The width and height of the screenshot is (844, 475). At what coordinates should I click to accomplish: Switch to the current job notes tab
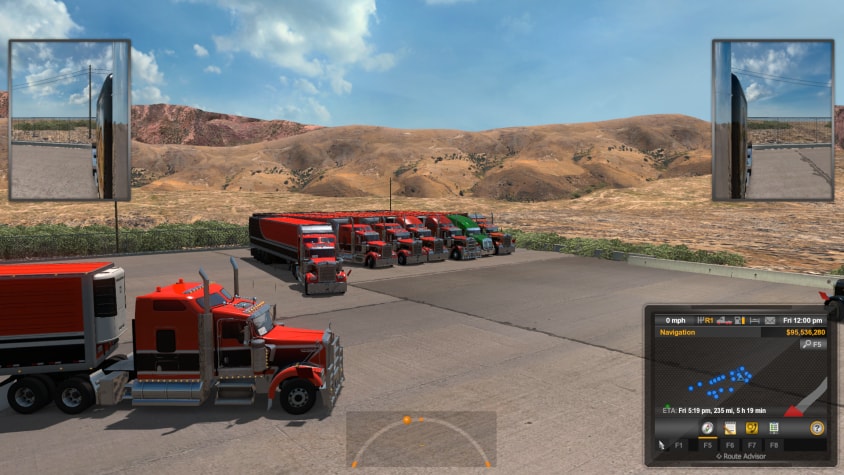click(730, 428)
